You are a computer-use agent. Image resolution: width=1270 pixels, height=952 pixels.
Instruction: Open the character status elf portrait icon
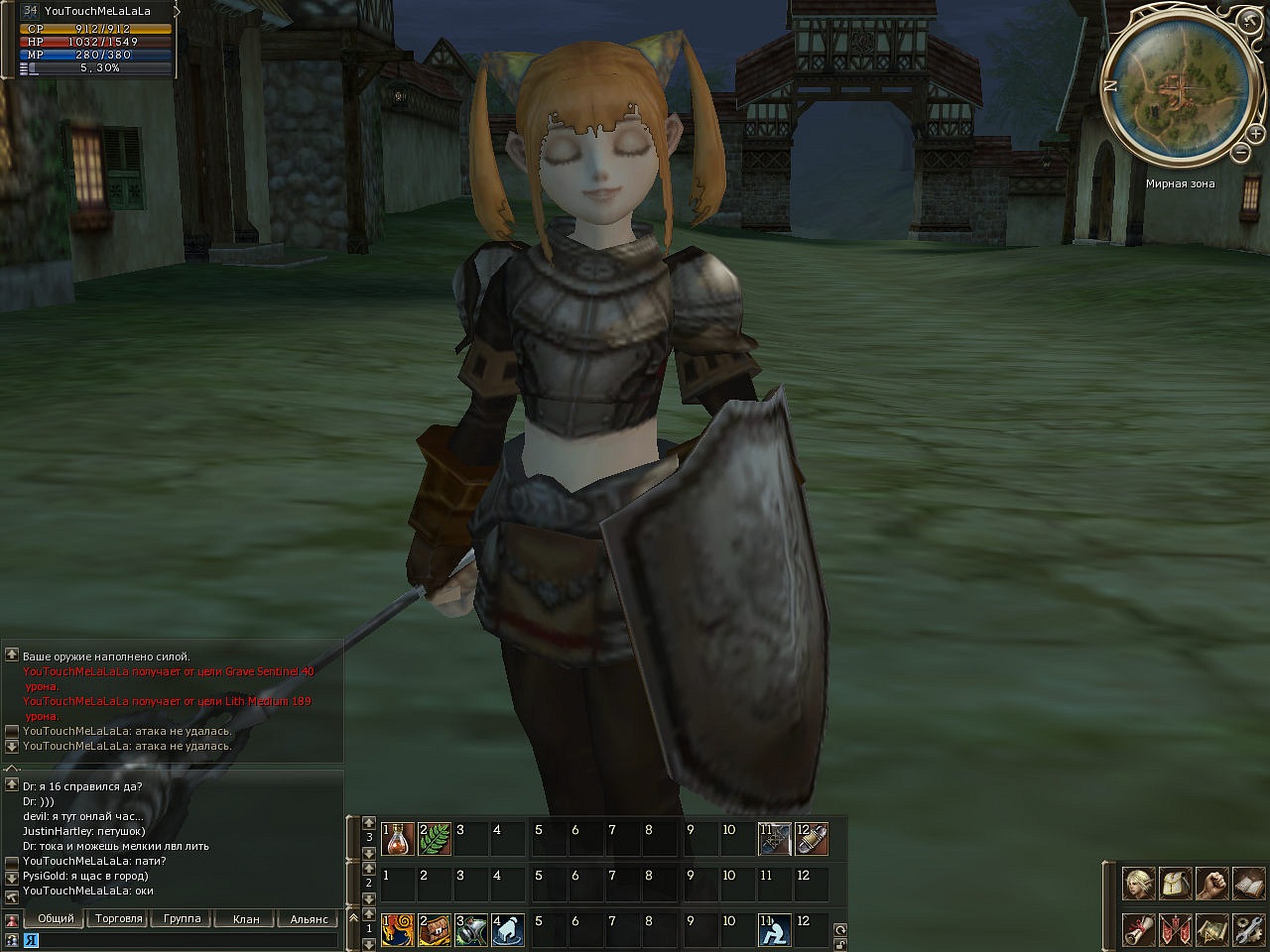(x=1138, y=883)
